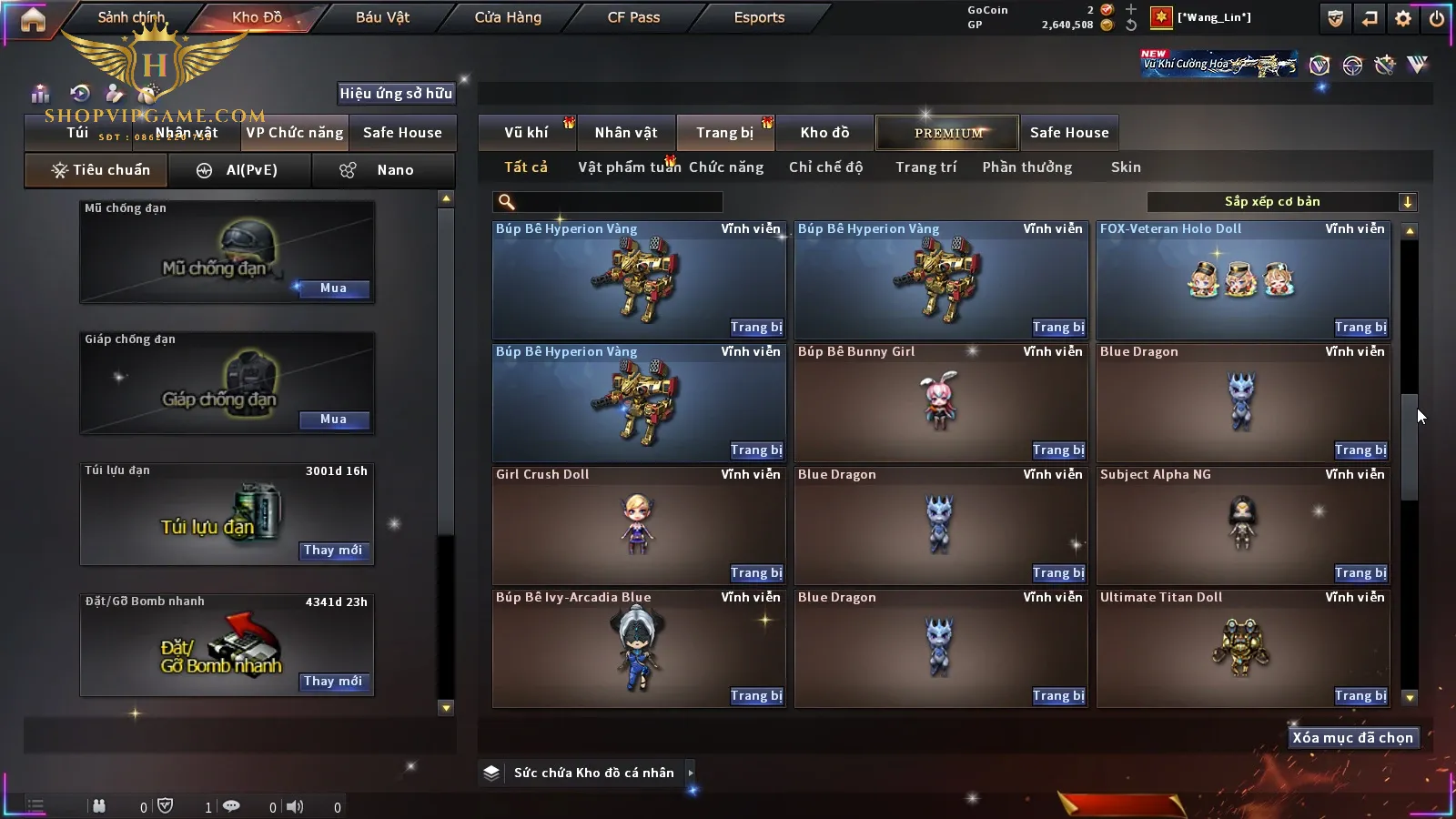The width and height of the screenshot is (1456, 819).
Task: Equip the FOX-Veteran Holo Doll
Action: tap(1360, 328)
